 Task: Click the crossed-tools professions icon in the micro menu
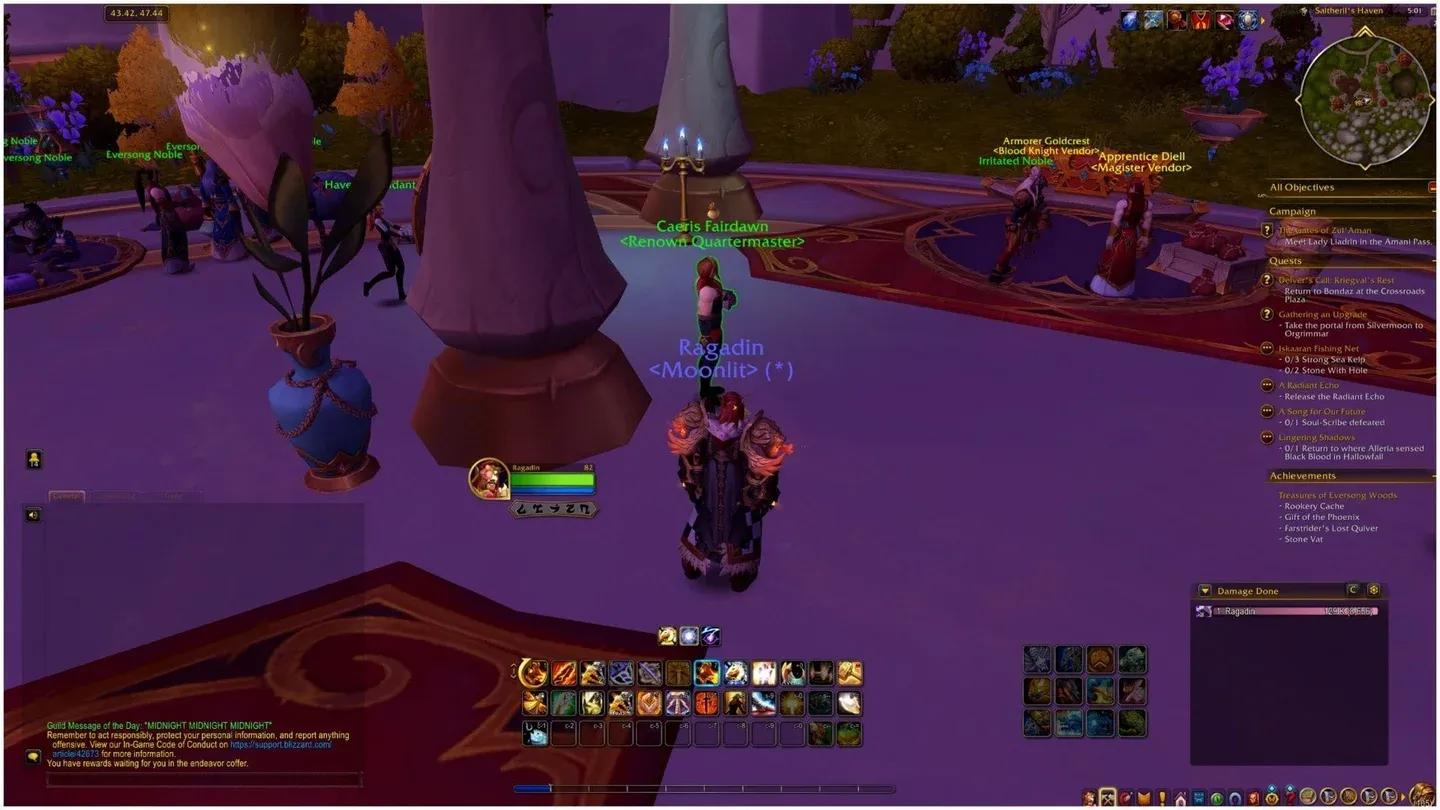click(x=1108, y=797)
